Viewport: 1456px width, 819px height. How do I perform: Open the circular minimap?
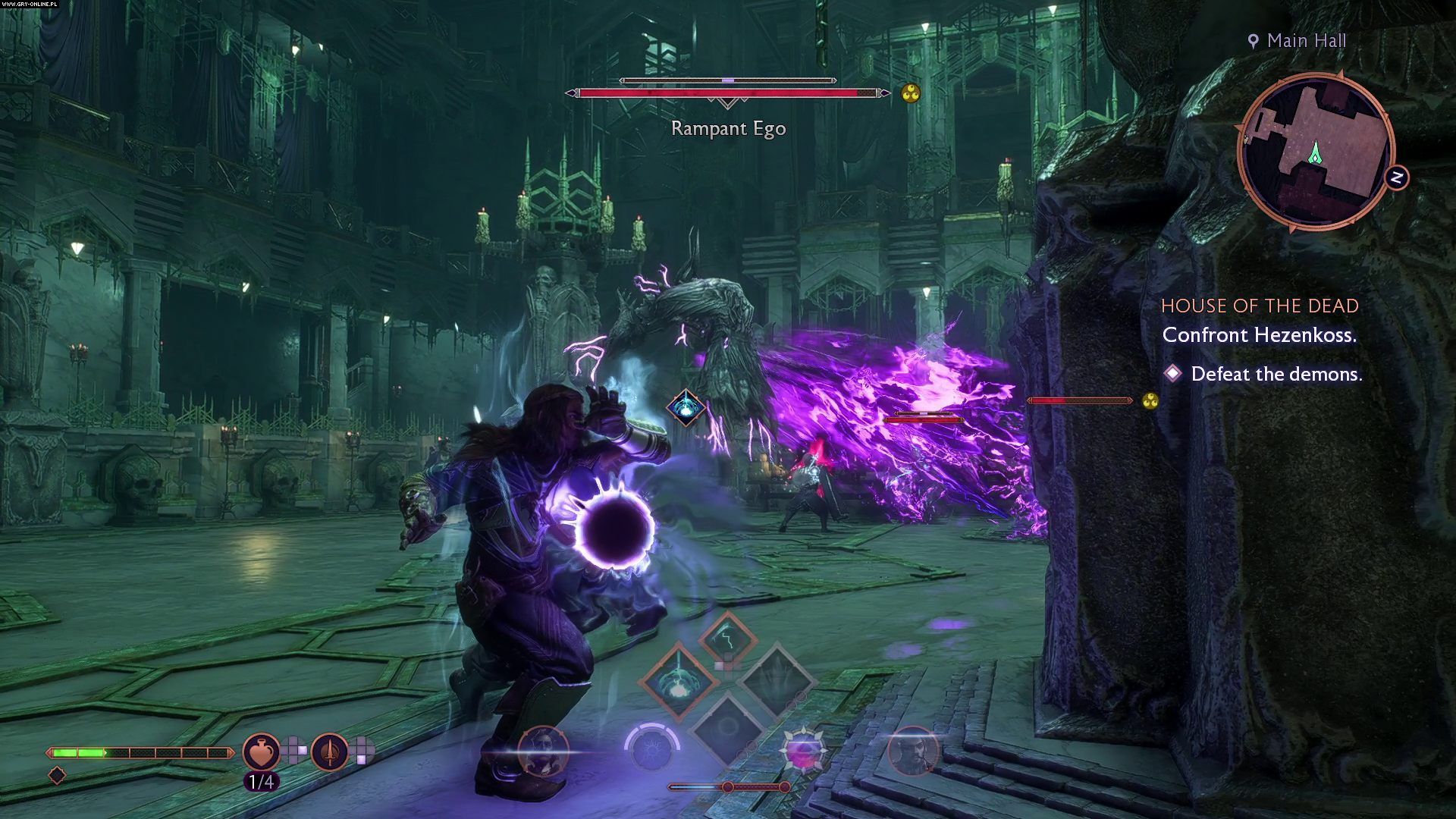coord(1316,151)
